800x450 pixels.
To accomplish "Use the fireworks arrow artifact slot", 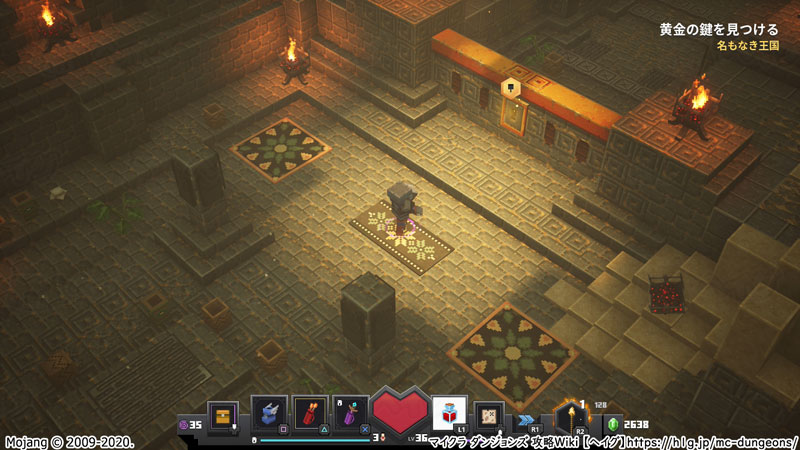I will point(310,413).
